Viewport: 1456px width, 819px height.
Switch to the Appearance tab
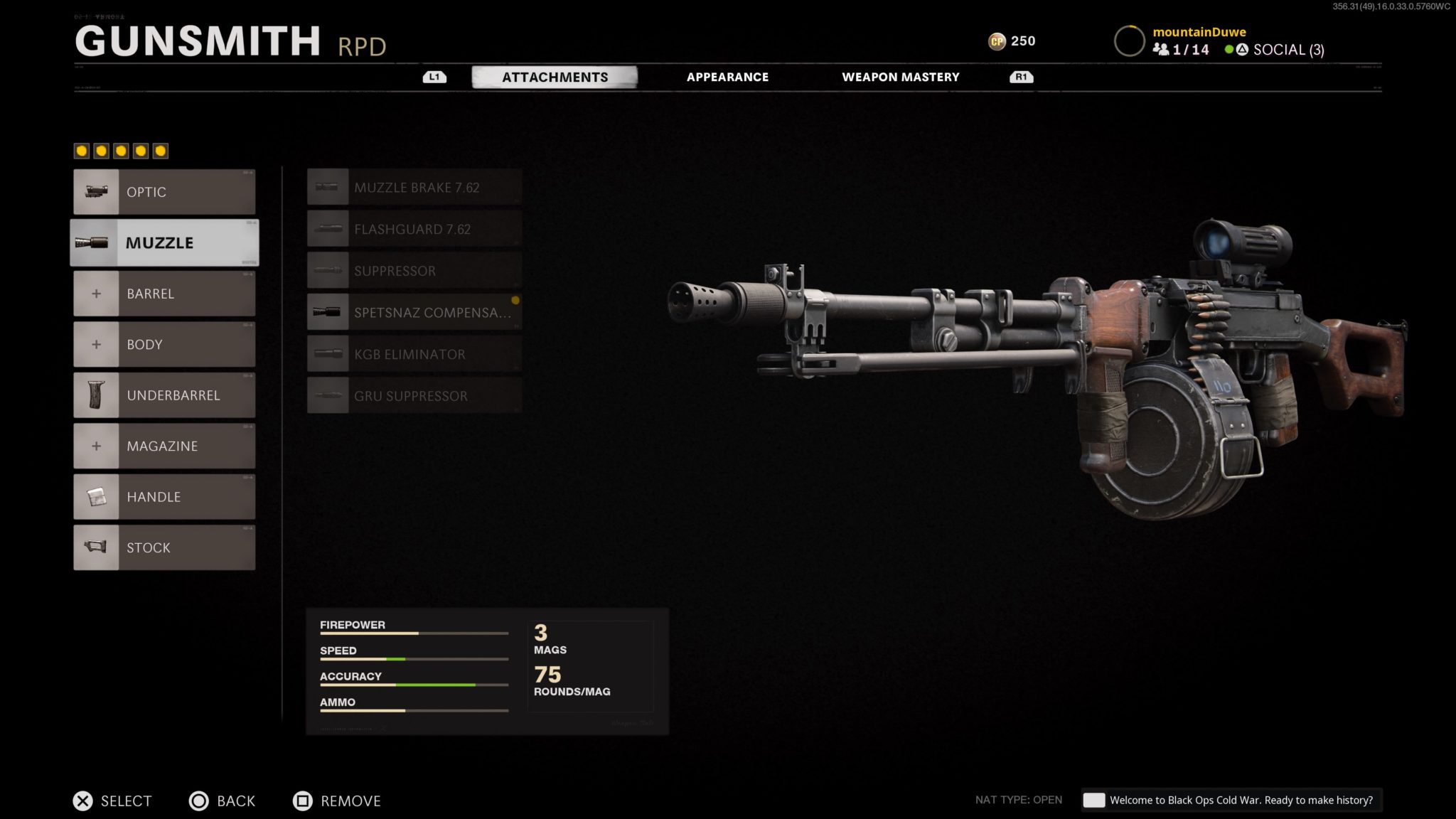pos(727,77)
